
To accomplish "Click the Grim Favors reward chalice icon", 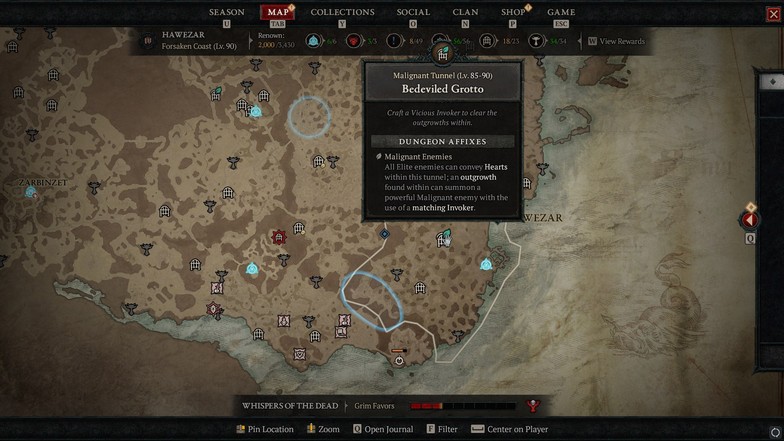I will tap(533, 406).
